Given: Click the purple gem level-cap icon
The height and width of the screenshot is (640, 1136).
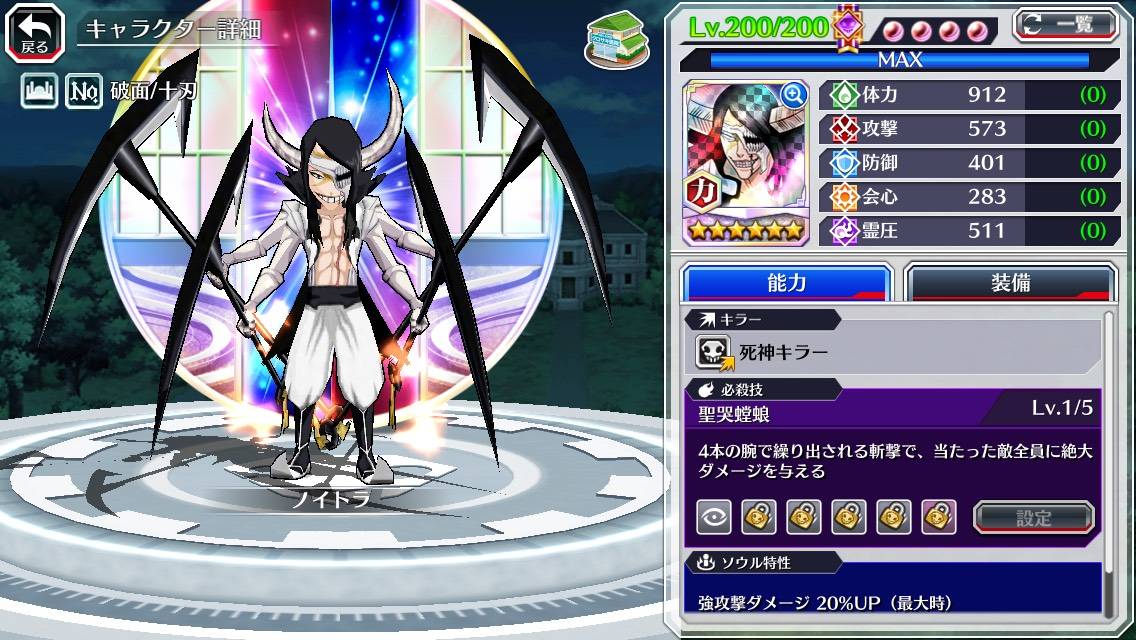Looking at the screenshot, I should (848, 26).
